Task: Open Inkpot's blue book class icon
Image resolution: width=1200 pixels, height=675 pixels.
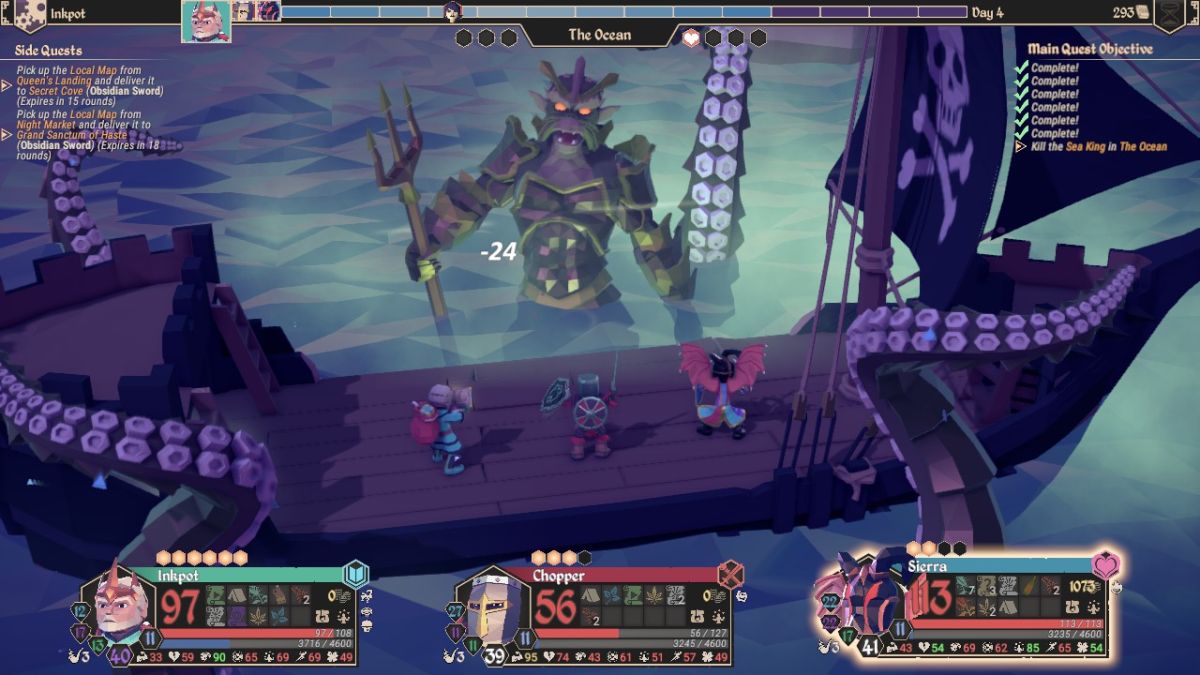Action: point(356,574)
